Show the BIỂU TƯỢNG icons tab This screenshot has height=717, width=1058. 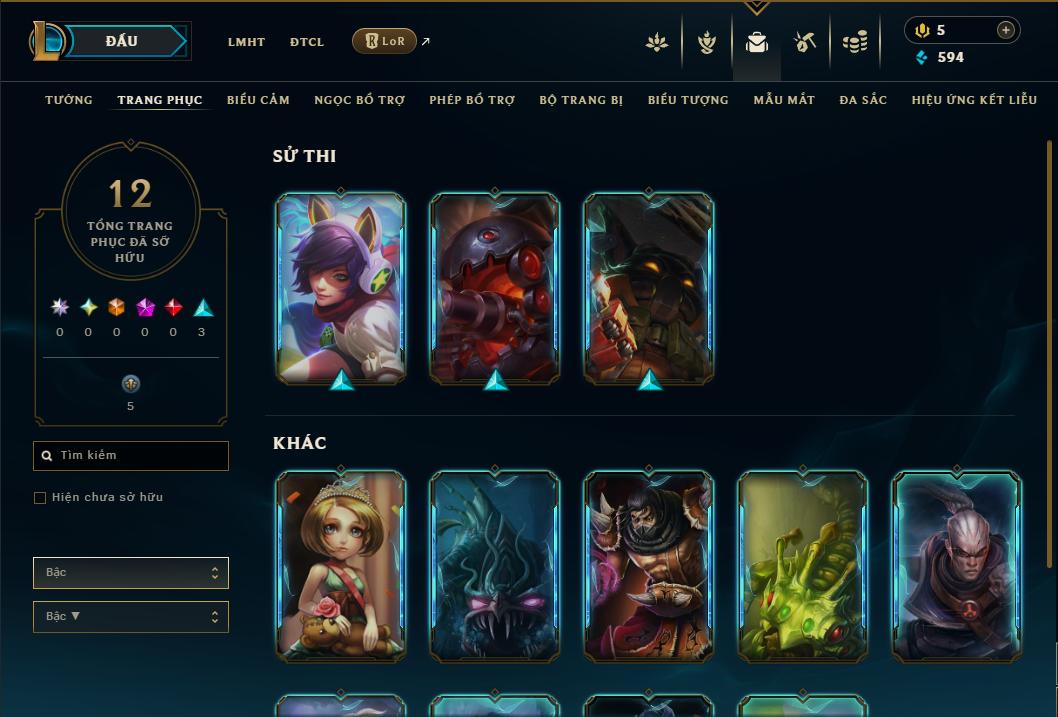coord(688,100)
